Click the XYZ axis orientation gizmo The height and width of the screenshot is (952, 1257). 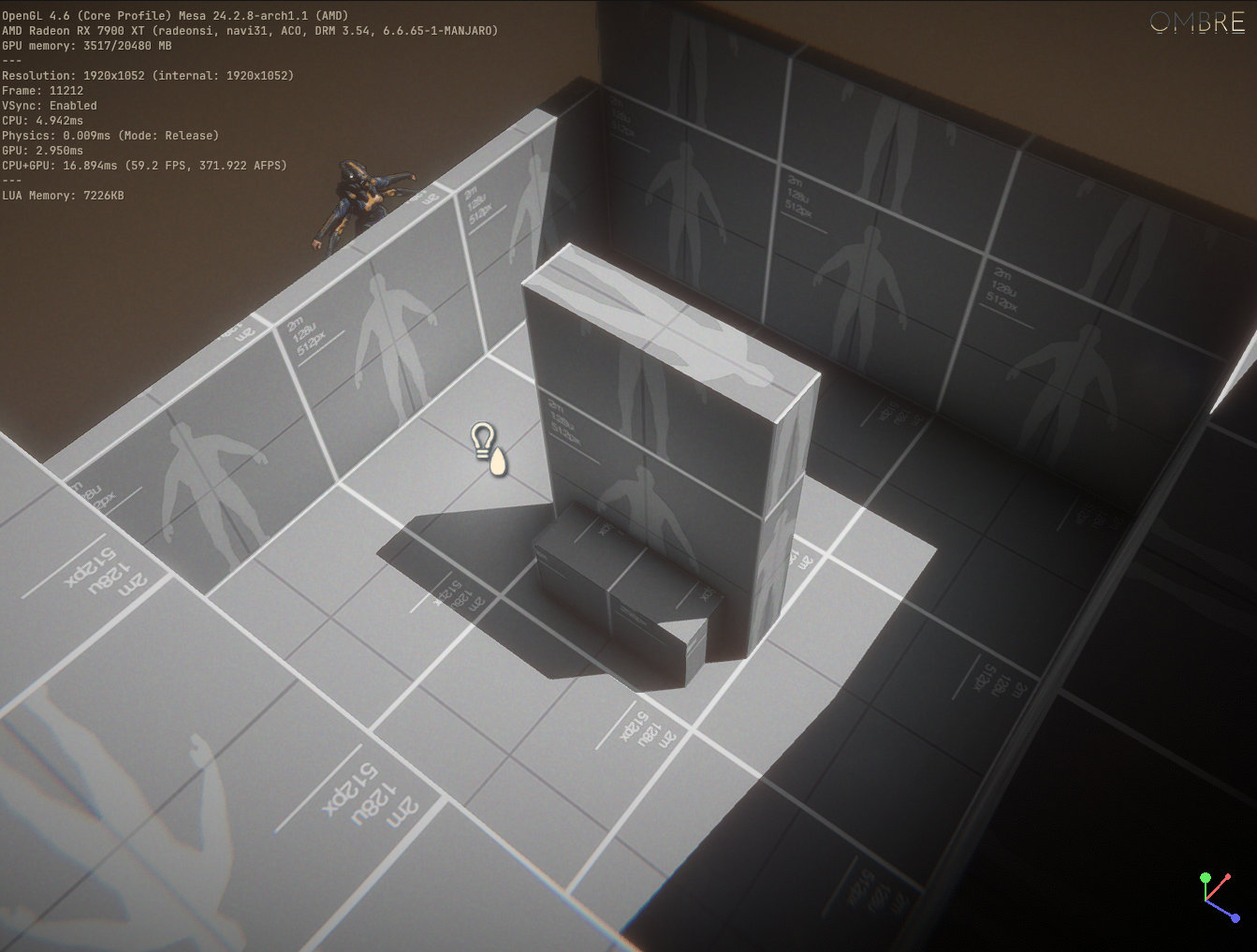point(1216,898)
